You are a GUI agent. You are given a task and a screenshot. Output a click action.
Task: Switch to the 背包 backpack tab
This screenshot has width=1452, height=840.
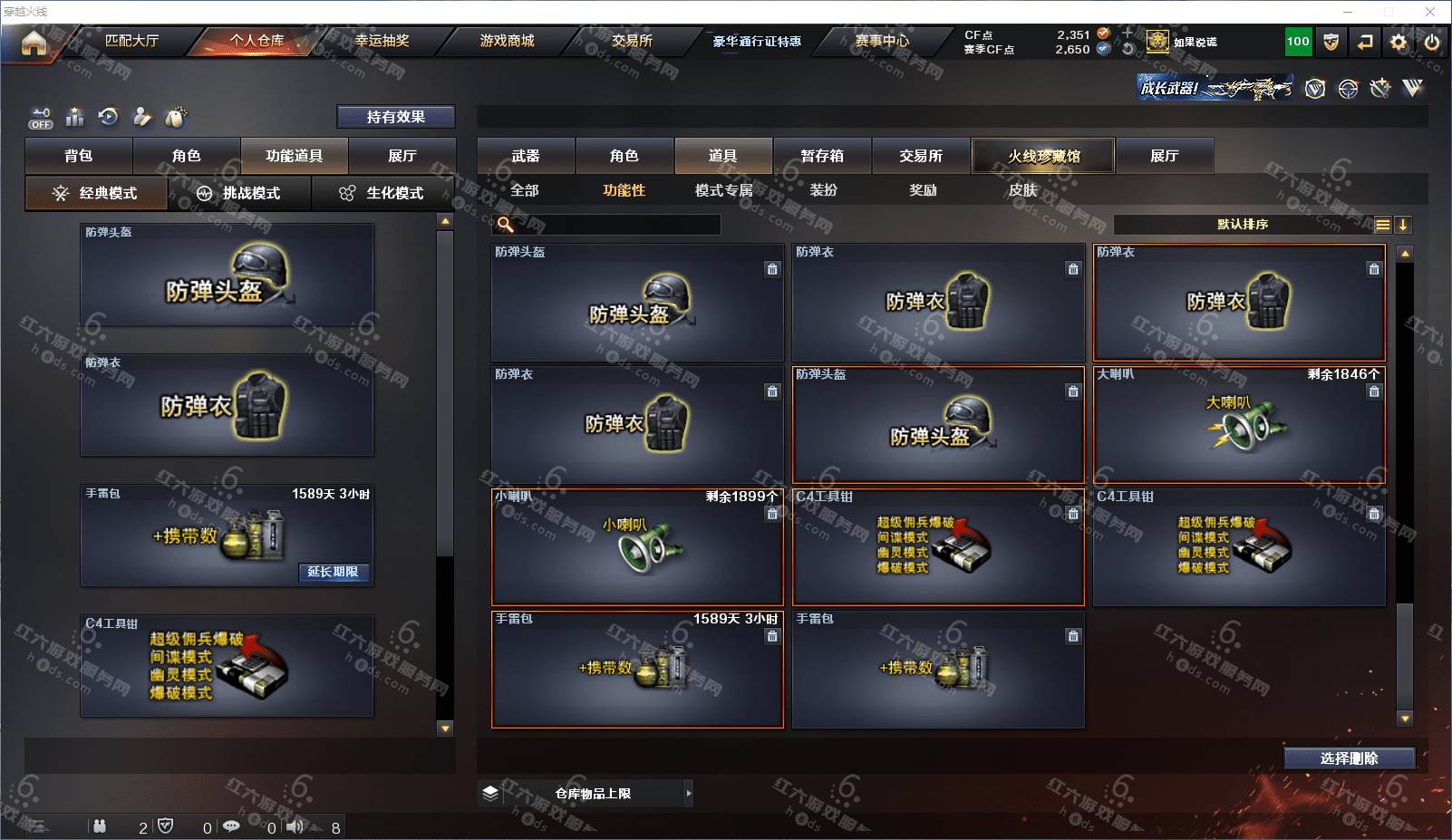pos(79,156)
